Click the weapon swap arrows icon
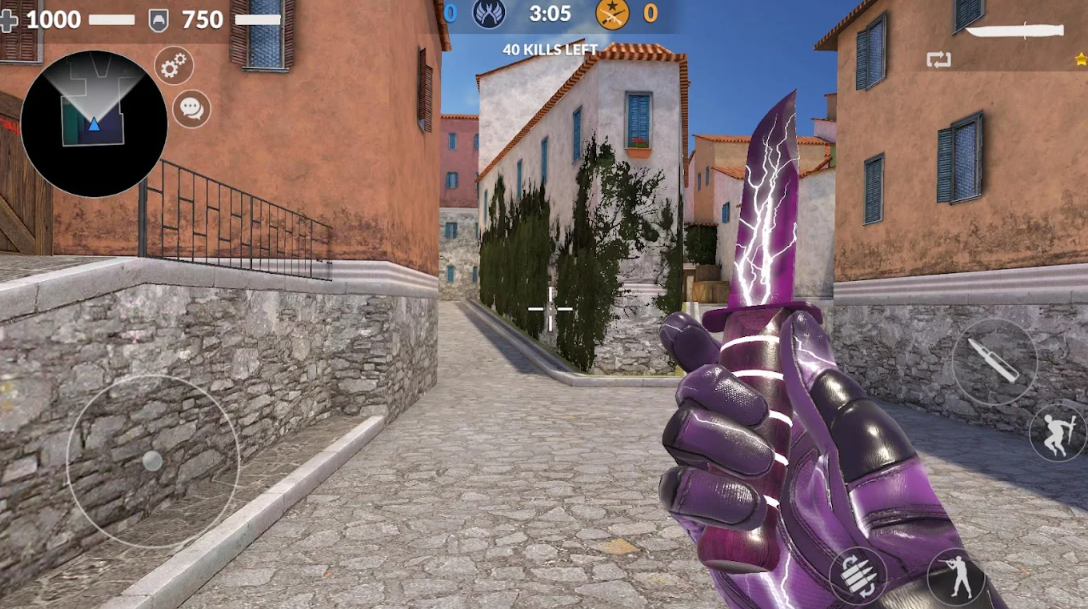 (939, 60)
